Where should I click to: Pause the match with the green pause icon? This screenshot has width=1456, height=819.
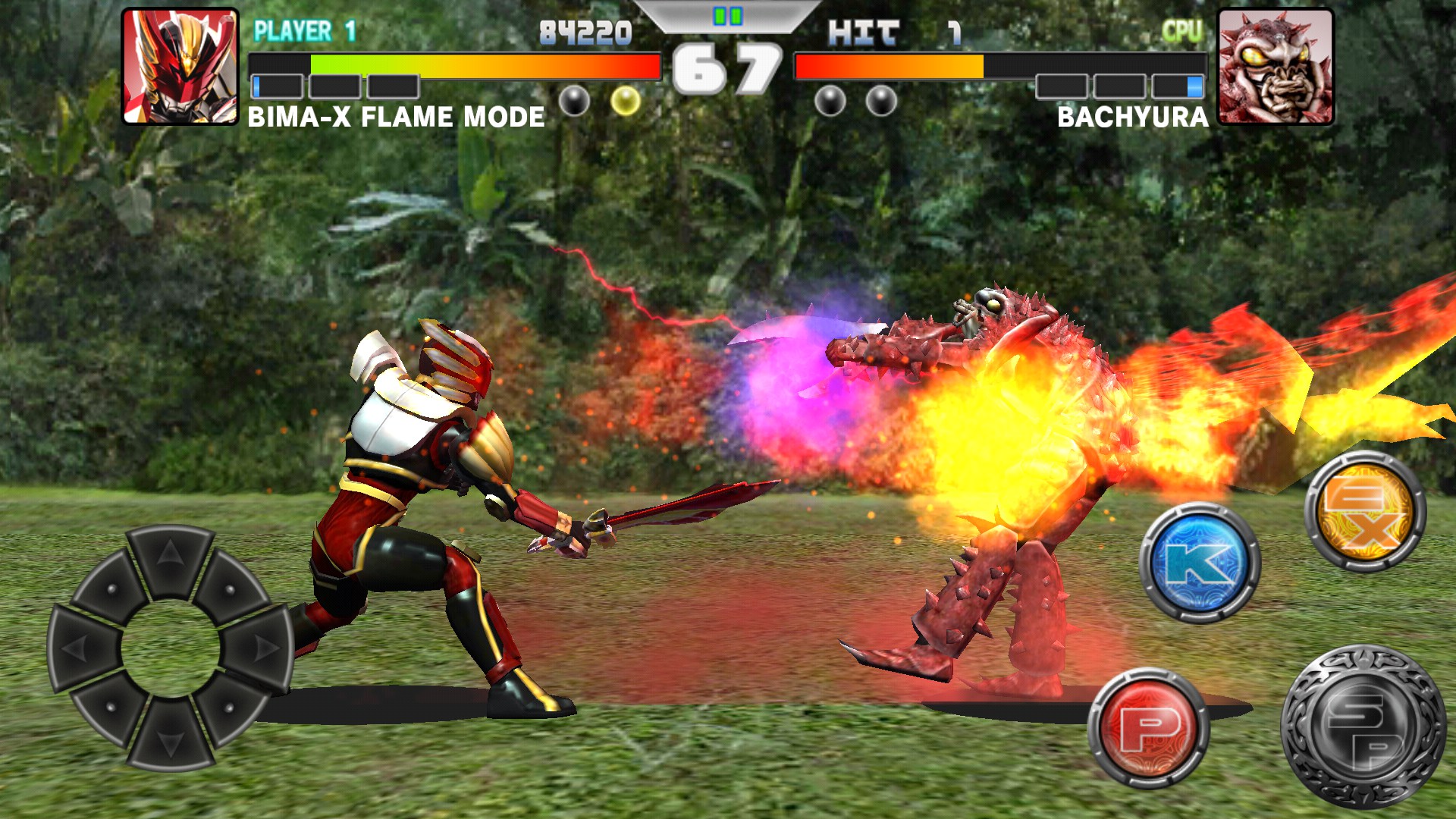pyautogui.click(x=727, y=16)
